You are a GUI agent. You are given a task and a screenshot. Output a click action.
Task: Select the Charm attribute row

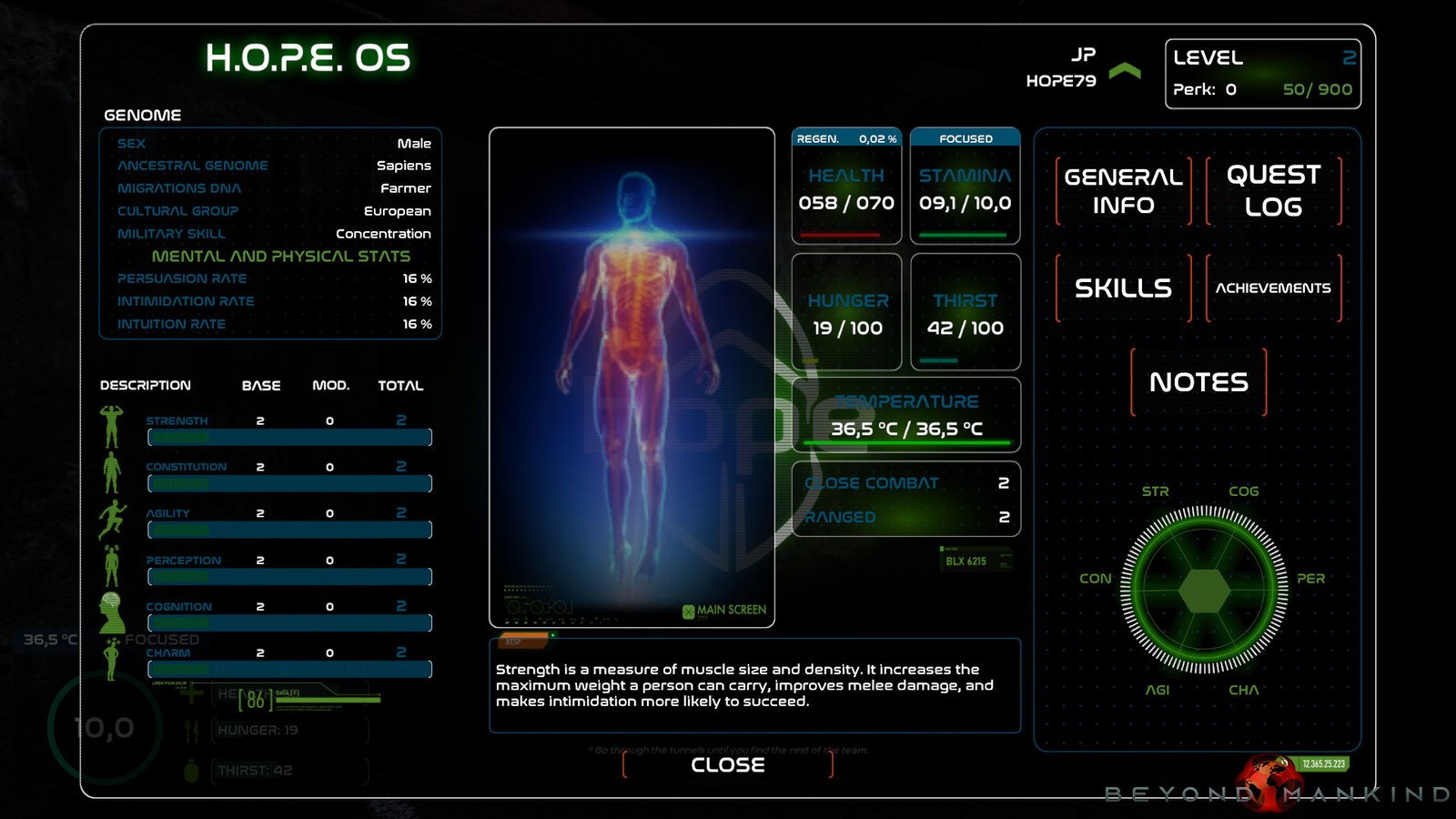(x=288, y=662)
